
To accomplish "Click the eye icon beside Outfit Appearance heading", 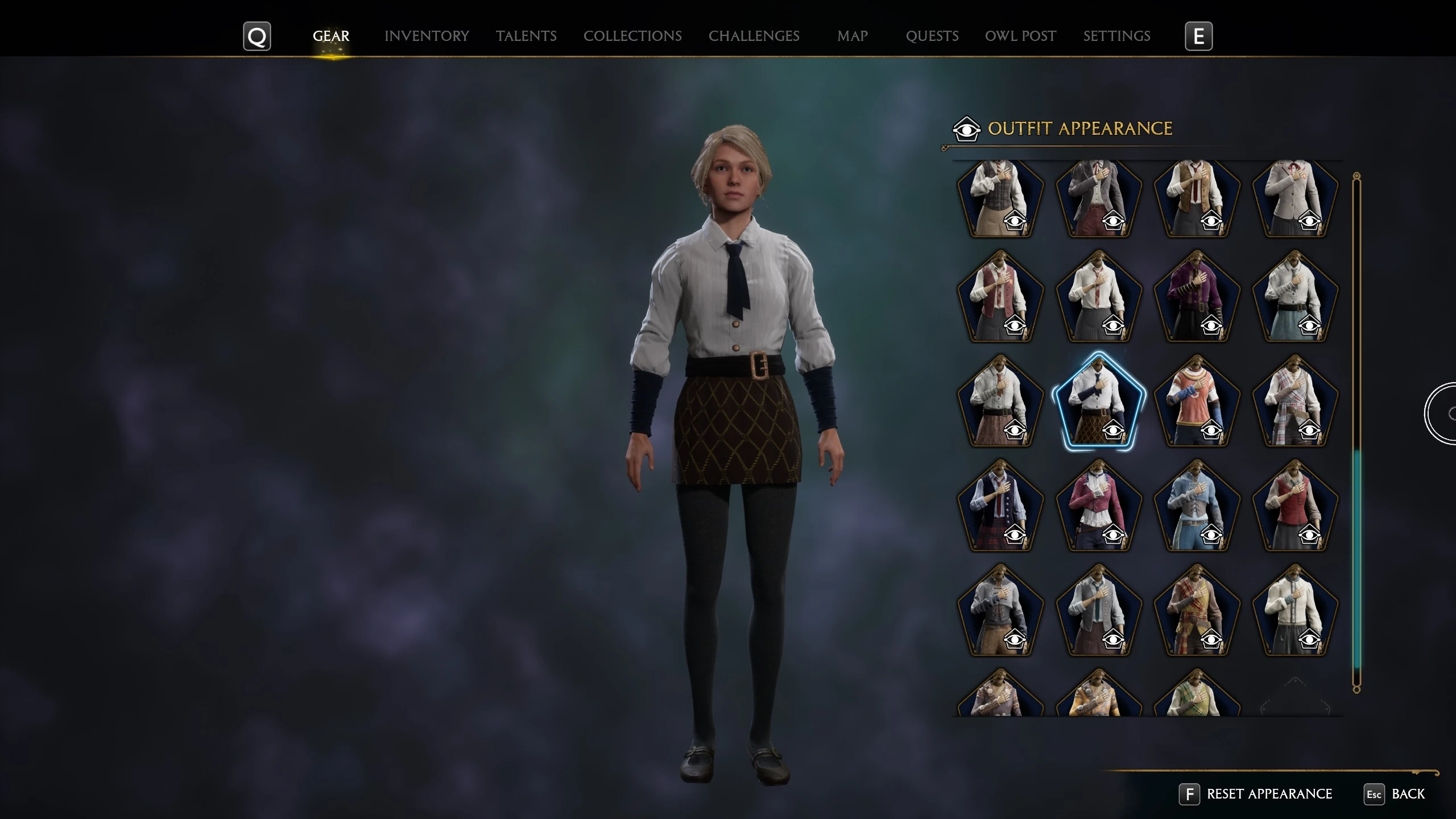I will tap(967, 129).
